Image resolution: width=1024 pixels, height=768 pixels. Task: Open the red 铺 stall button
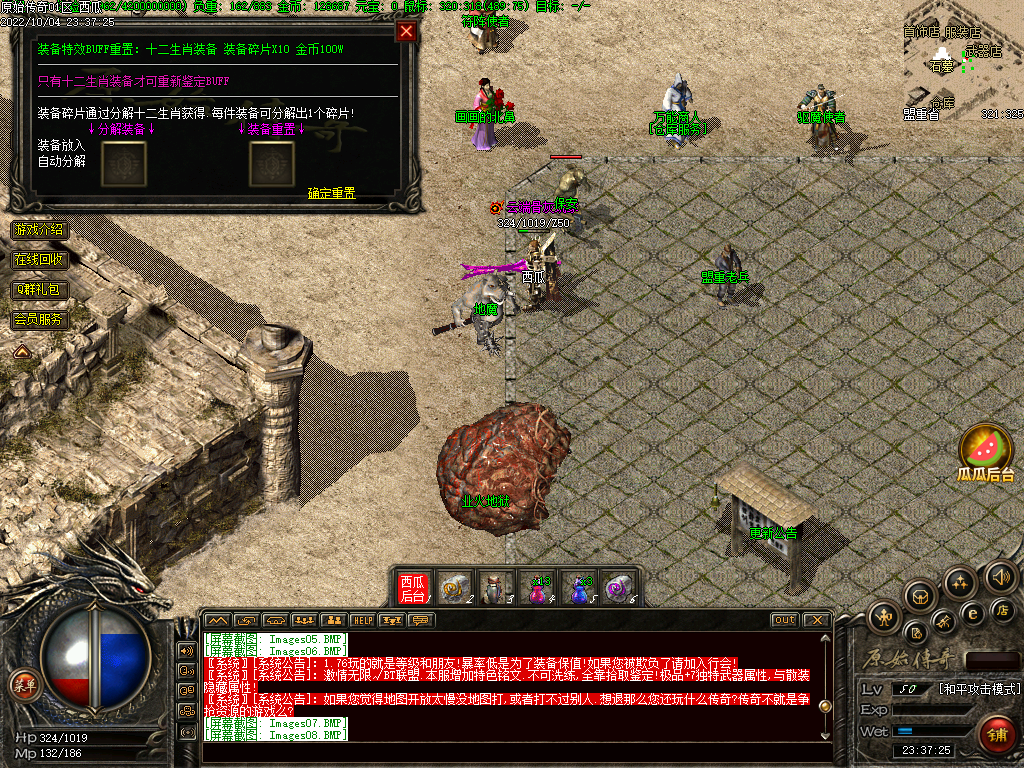pyautogui.click(x=996, y=735)
